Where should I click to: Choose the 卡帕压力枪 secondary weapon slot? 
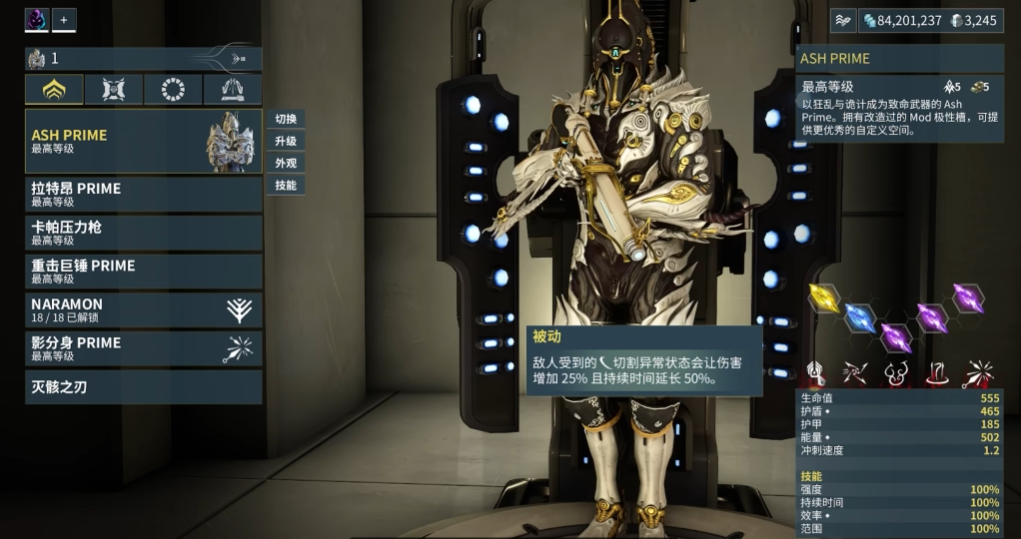click(143, 233)
